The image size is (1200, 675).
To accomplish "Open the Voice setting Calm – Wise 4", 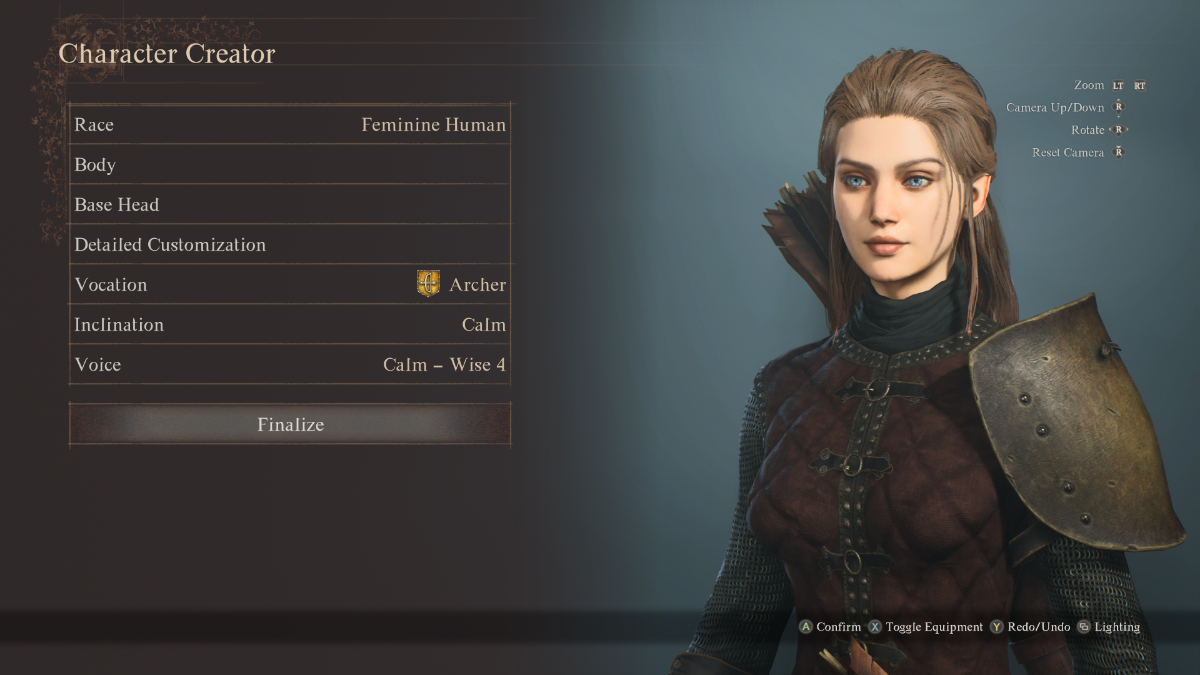I will tap(290, 365).
